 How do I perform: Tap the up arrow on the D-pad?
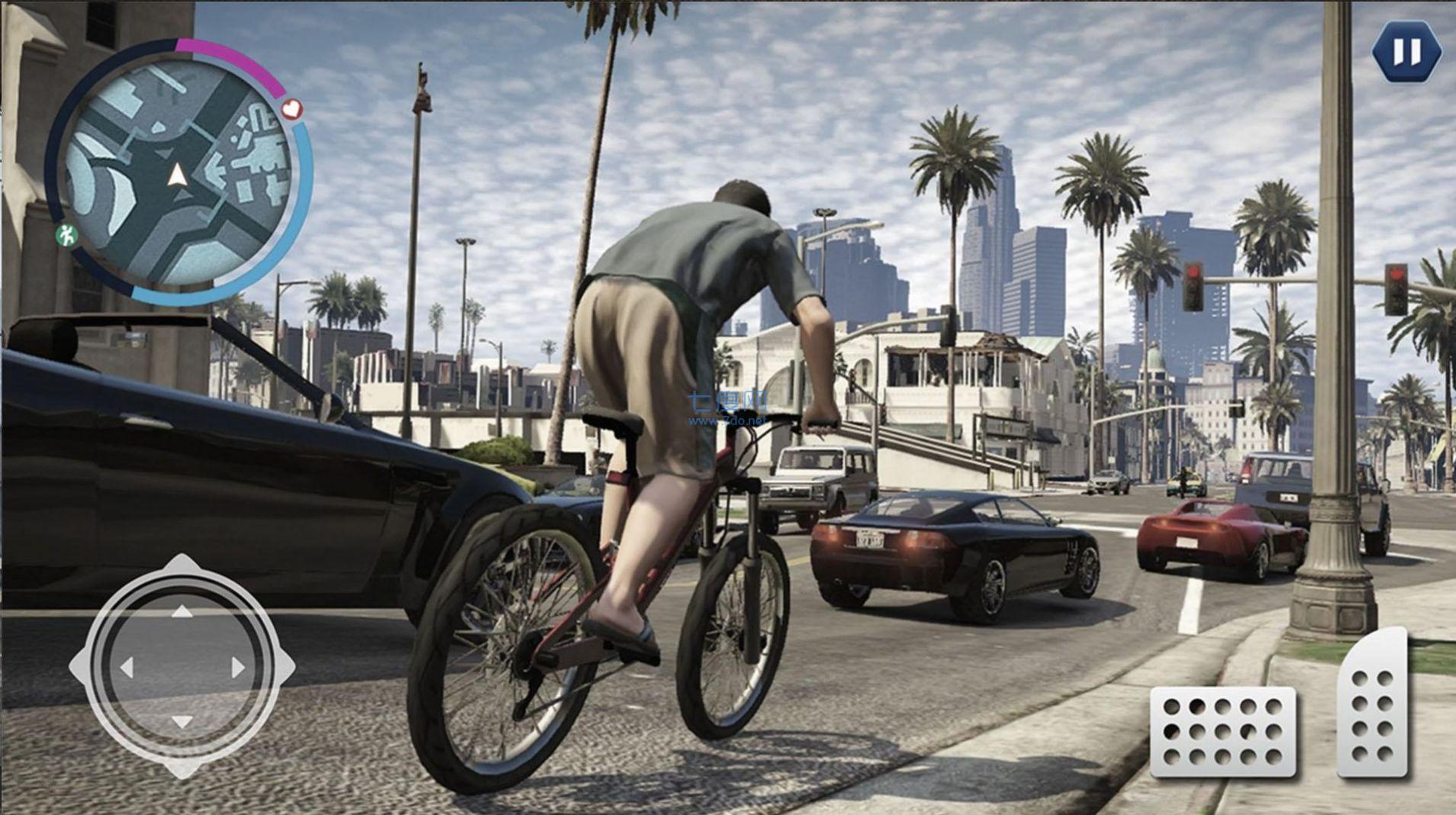click(x=181, y=611)
